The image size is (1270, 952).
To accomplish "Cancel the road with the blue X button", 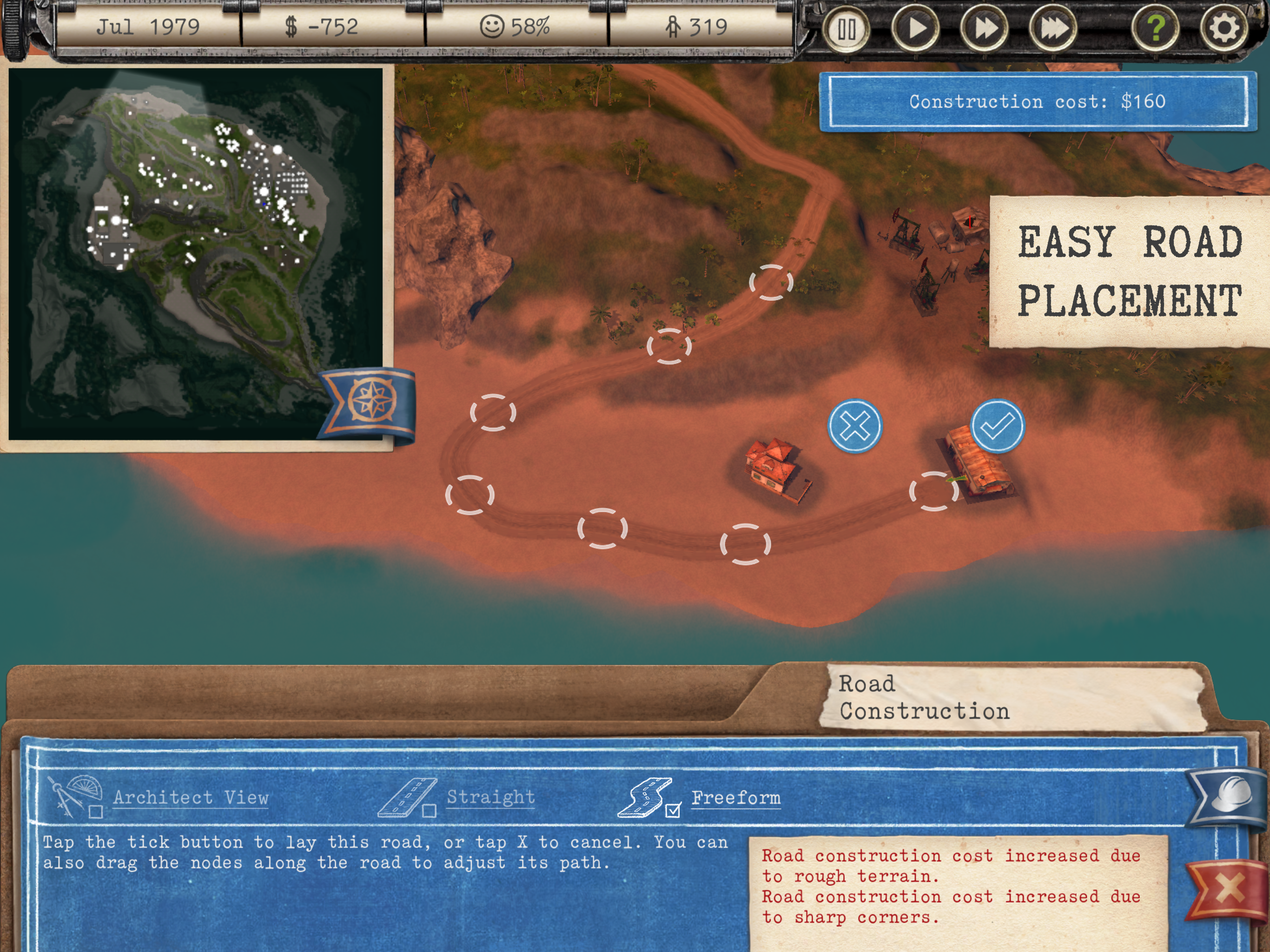I will coord(855,426).
